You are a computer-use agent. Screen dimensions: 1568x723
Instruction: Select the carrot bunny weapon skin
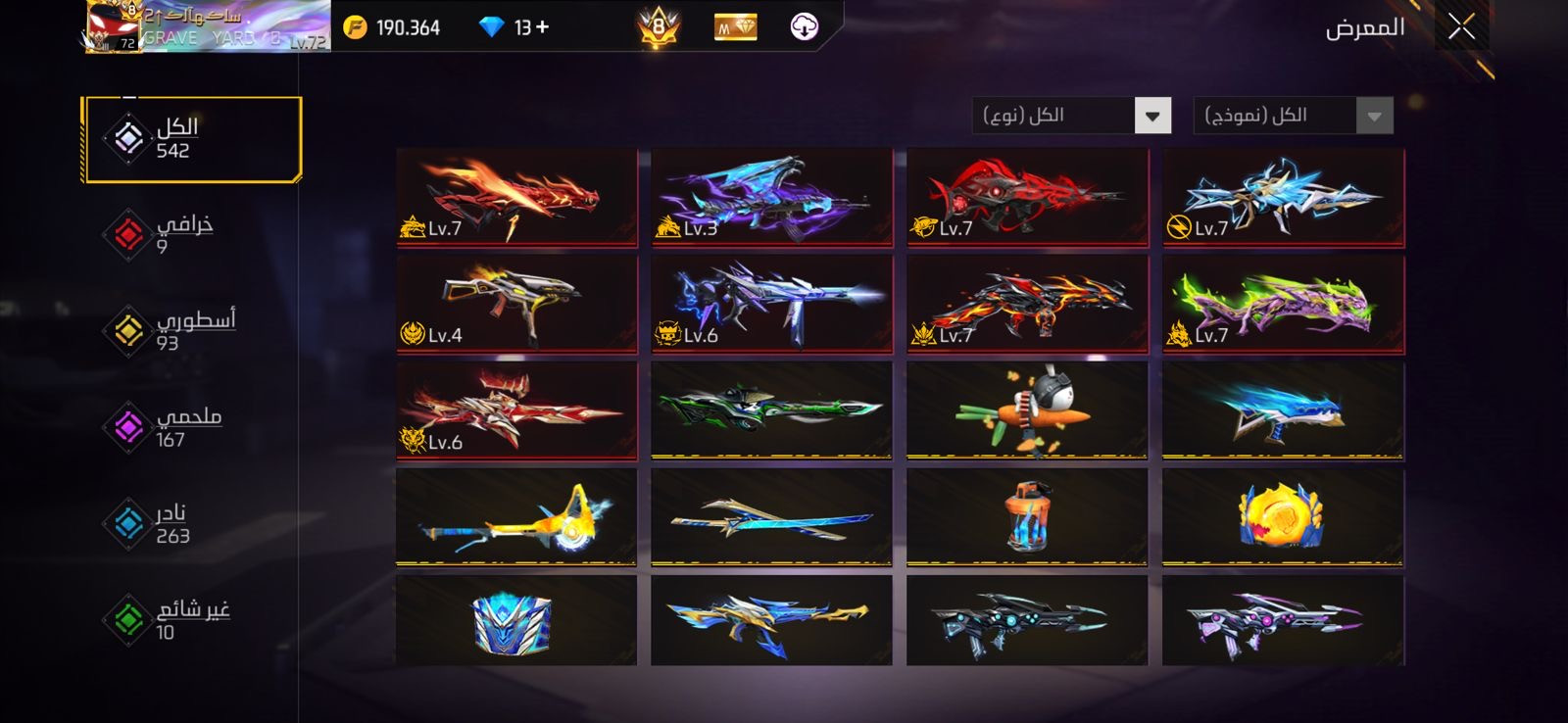[x=1026, y=410]
